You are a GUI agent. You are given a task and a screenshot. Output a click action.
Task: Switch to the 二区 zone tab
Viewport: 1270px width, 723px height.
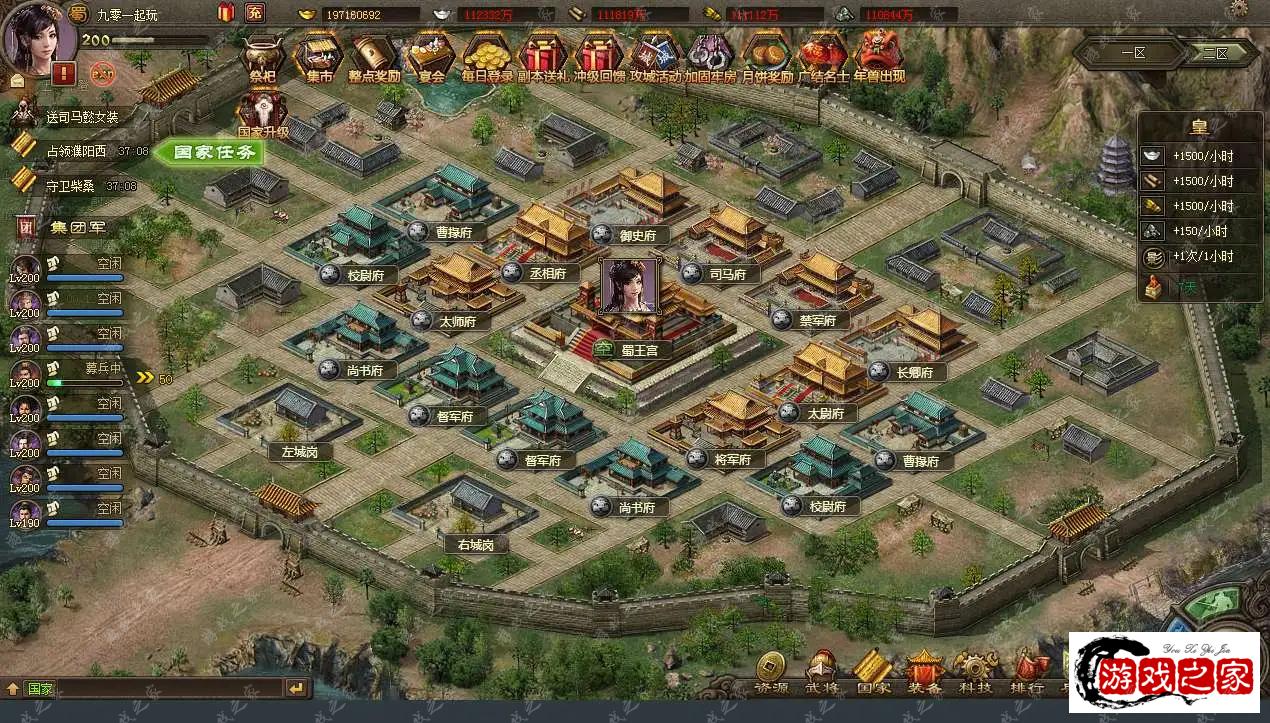pos(1214,52)
